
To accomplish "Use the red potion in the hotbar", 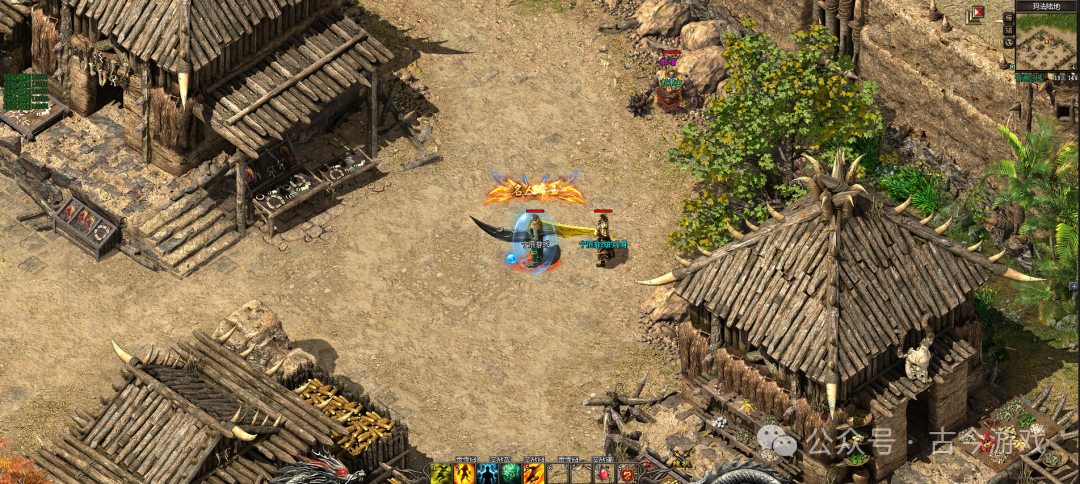I will click(x=604, y=474).
